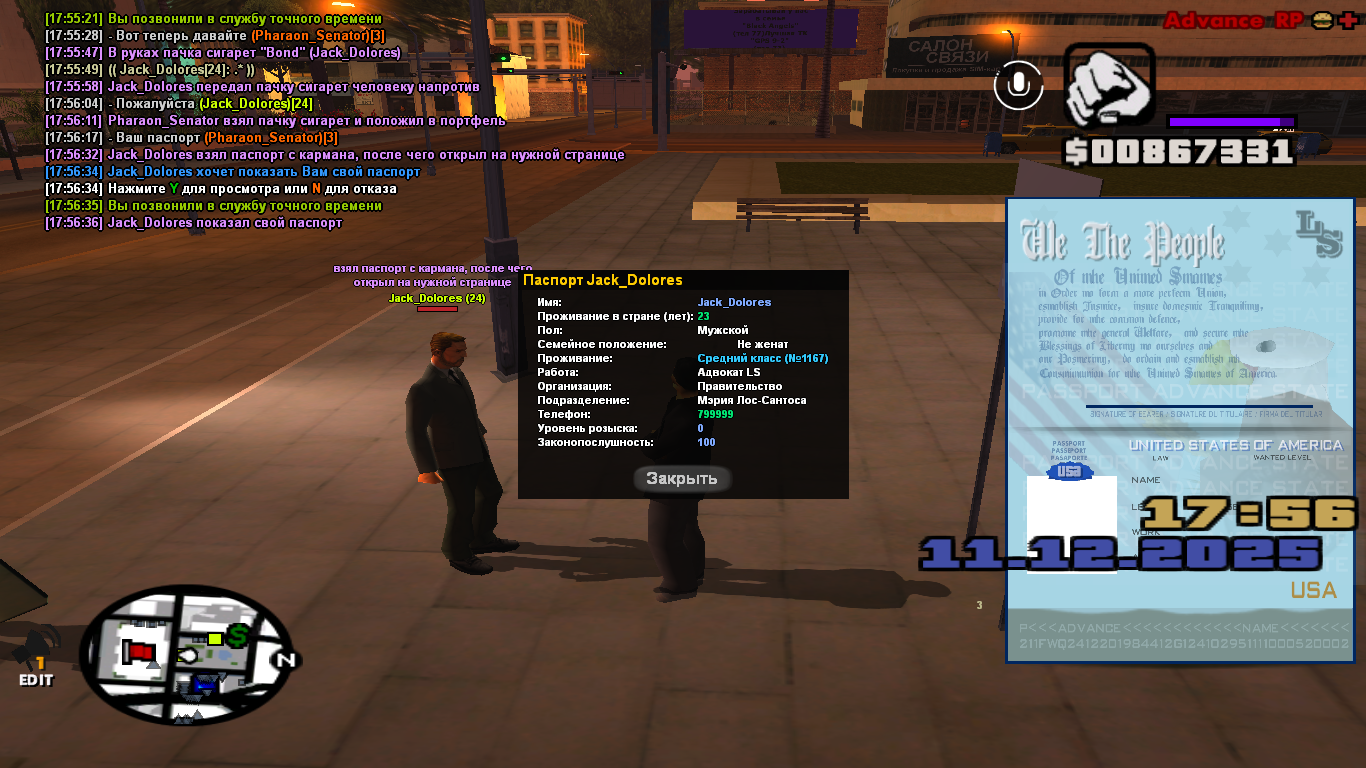Toggle the microphone voice chat icon
The width and height of the screenshot is (1366, 768).
pos(1018,86)
